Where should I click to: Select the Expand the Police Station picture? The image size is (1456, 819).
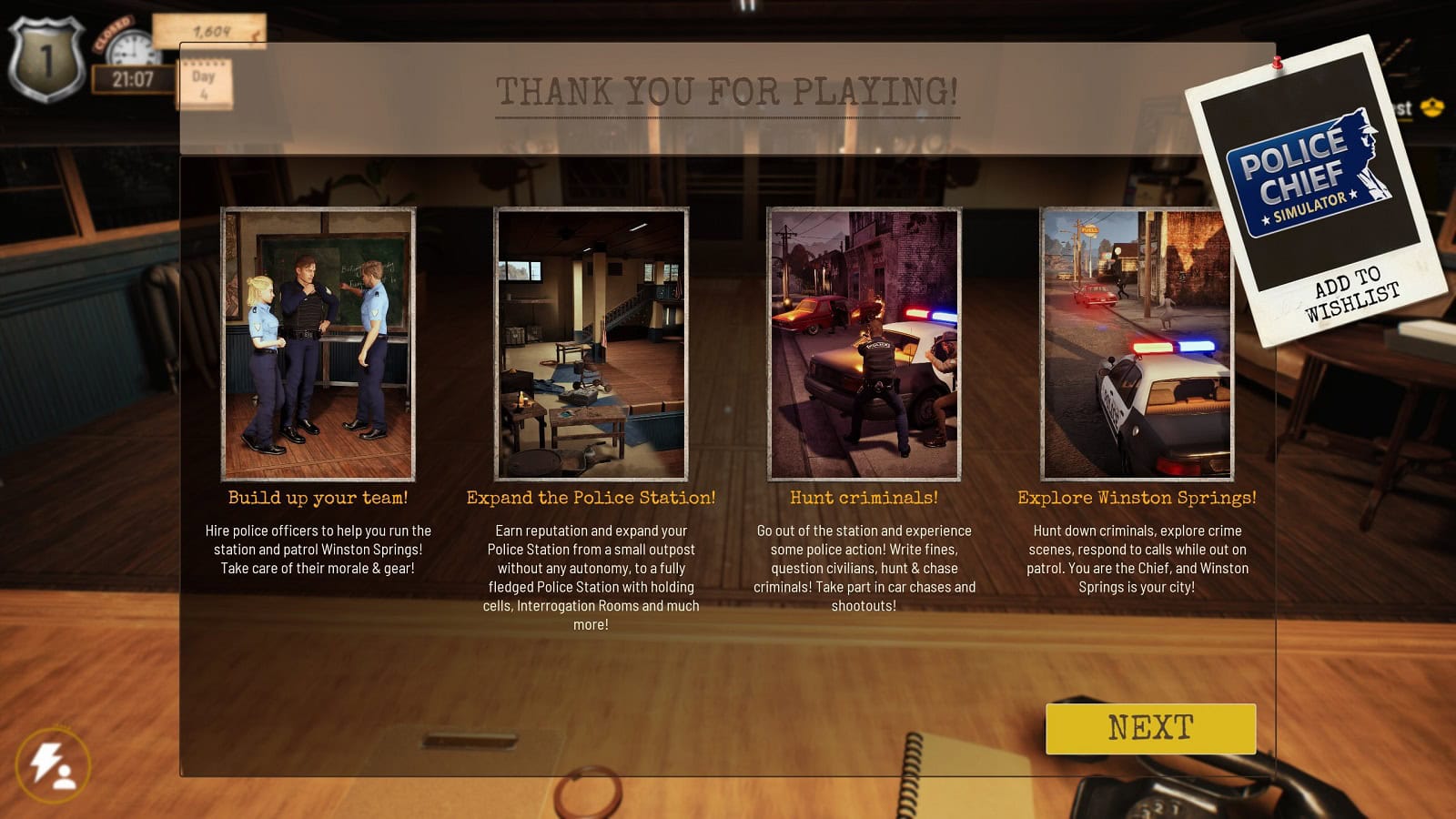(x=591, y=344)
